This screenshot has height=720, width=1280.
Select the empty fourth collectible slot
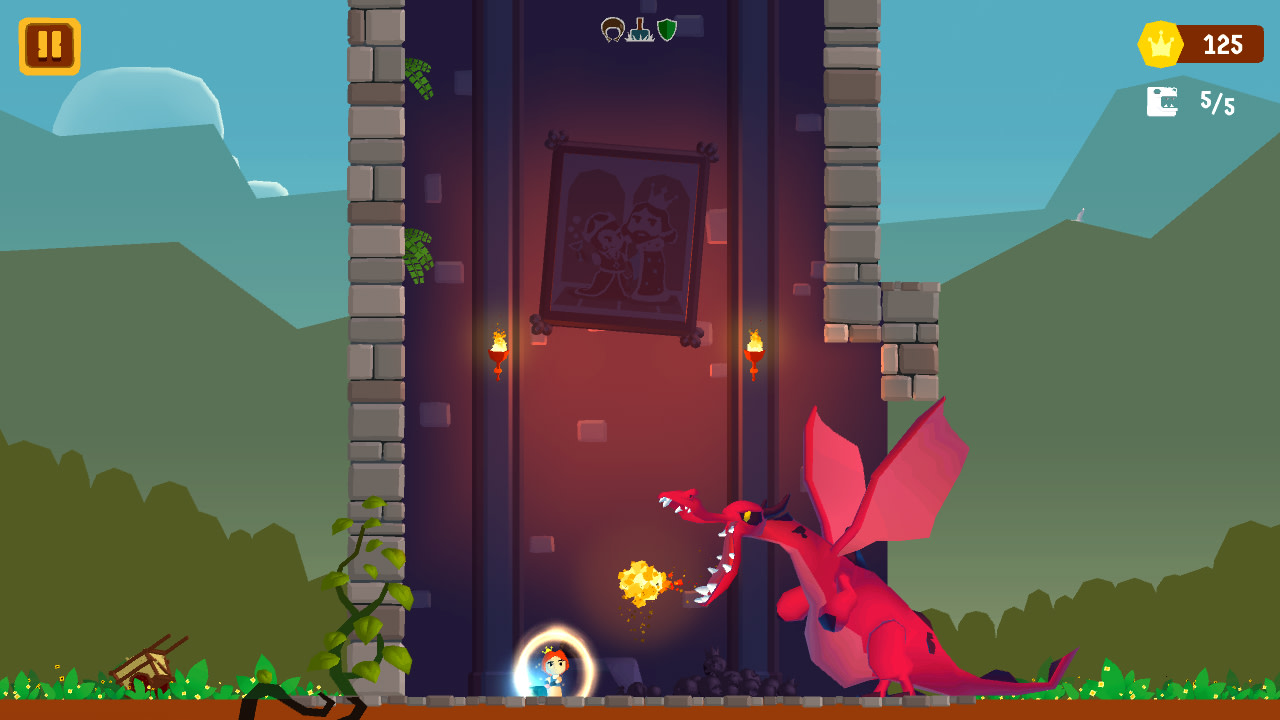click(692, 27)
